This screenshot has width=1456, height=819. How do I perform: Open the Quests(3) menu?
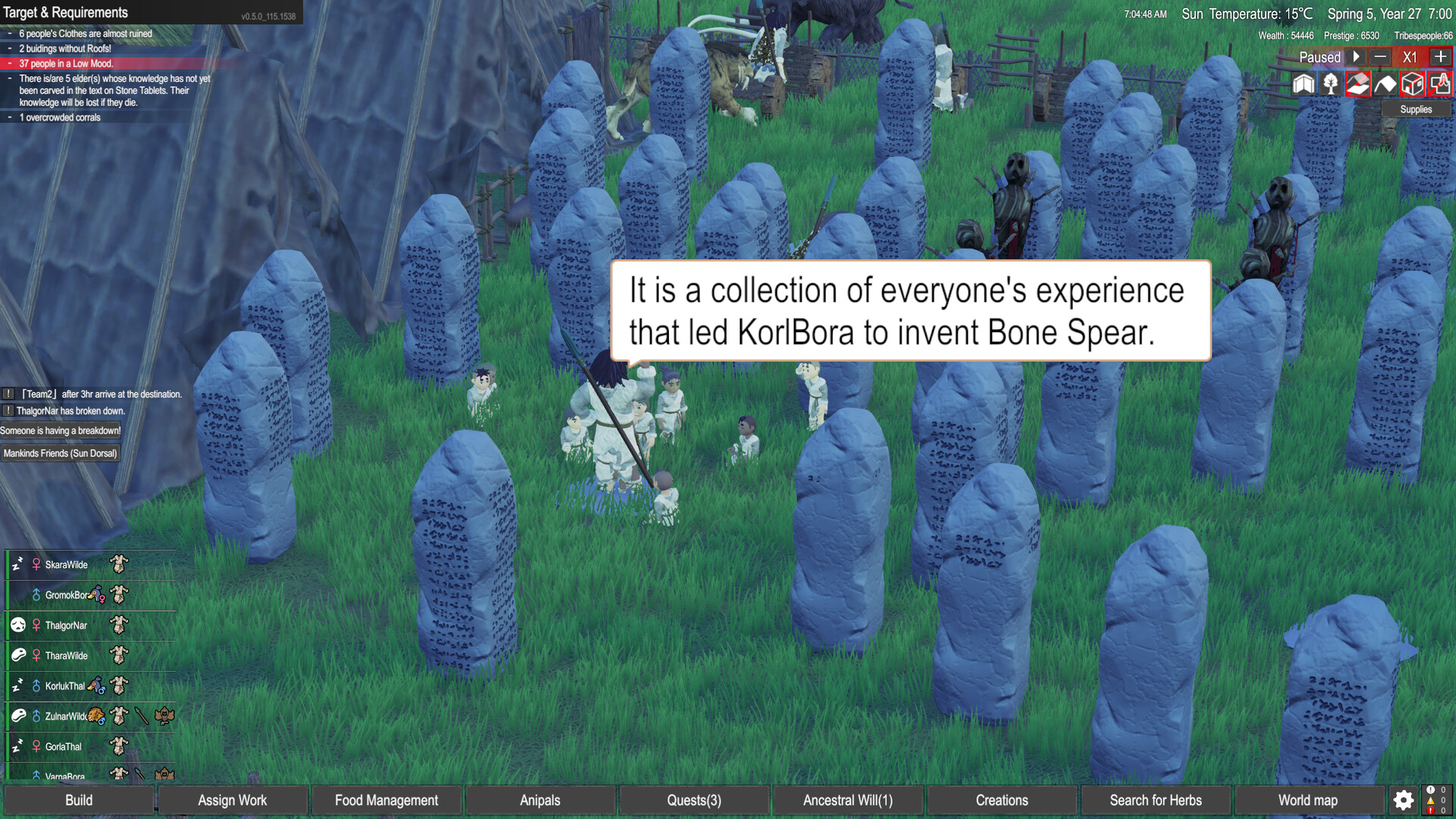(692, 800)
